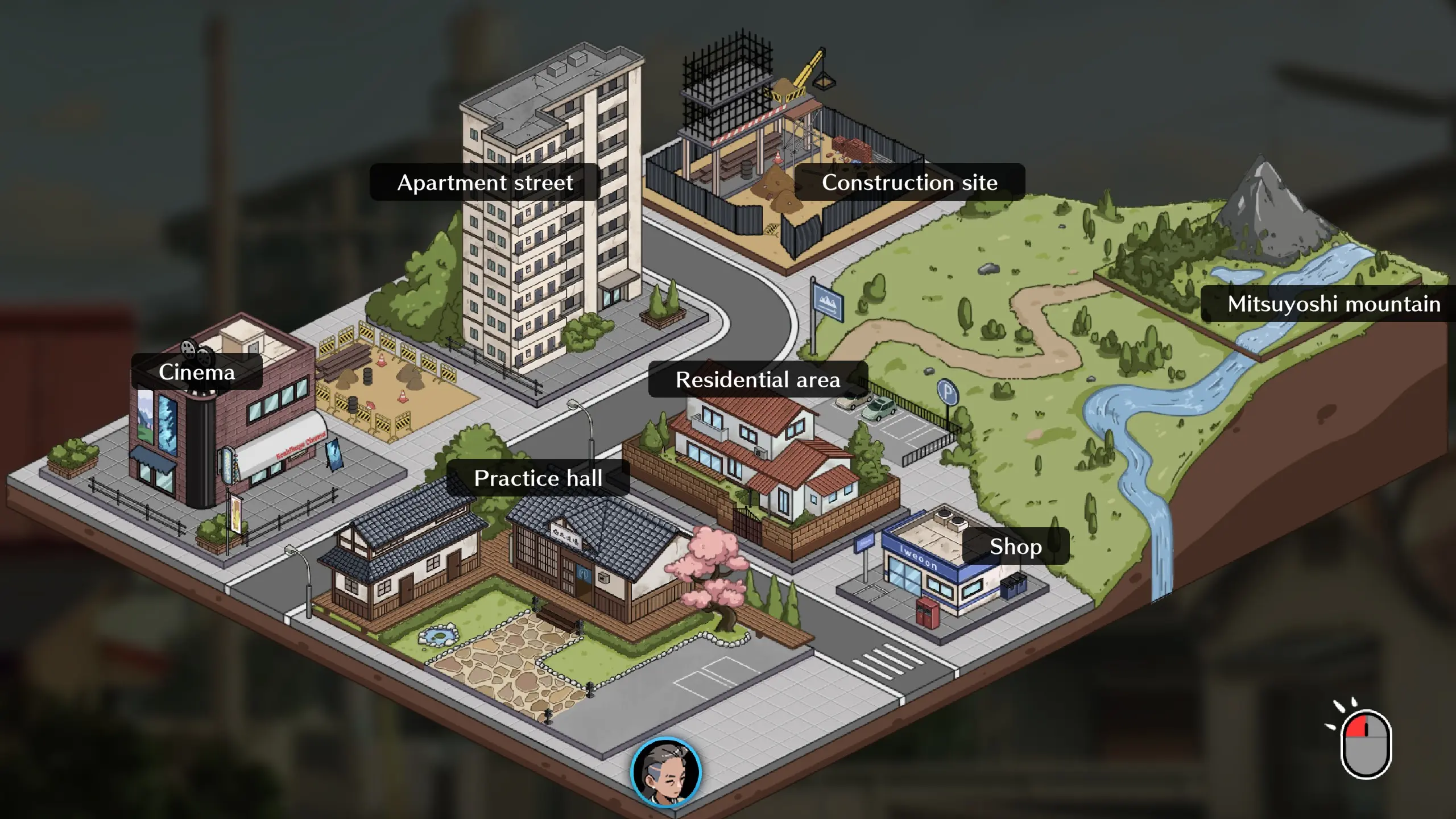The width and height of the screenshot is (1456, 819).
Task: Visit the Shop location
Action: (x=1015, y=547)
